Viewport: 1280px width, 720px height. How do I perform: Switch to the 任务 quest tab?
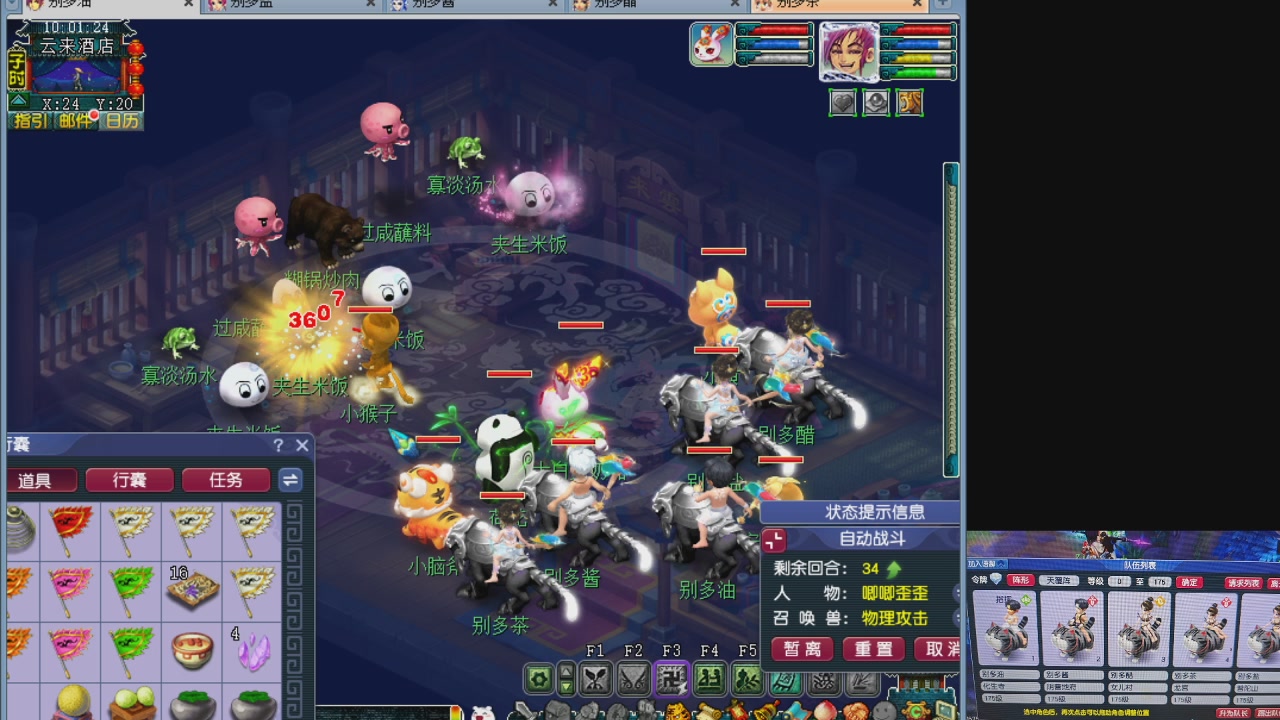tap(226, 480)
